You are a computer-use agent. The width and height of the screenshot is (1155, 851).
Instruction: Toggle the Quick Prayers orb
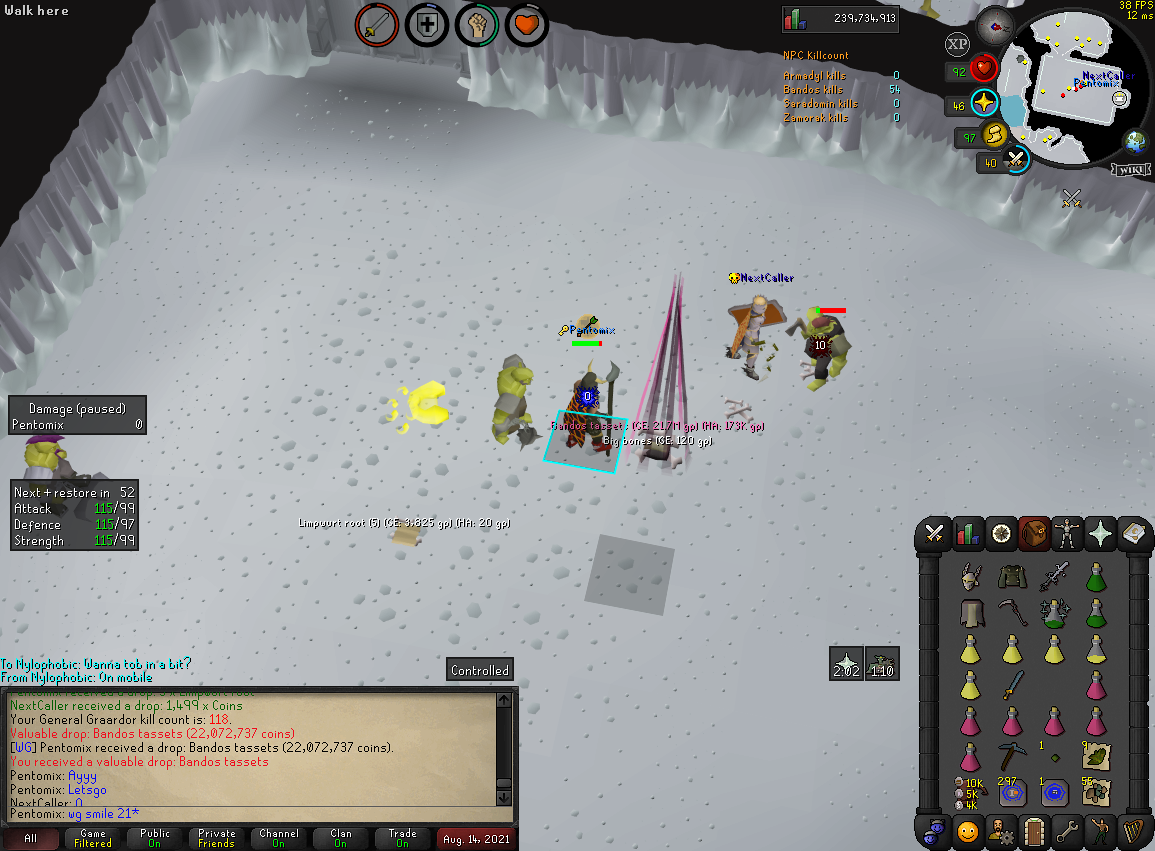click(x=985, y=102)
